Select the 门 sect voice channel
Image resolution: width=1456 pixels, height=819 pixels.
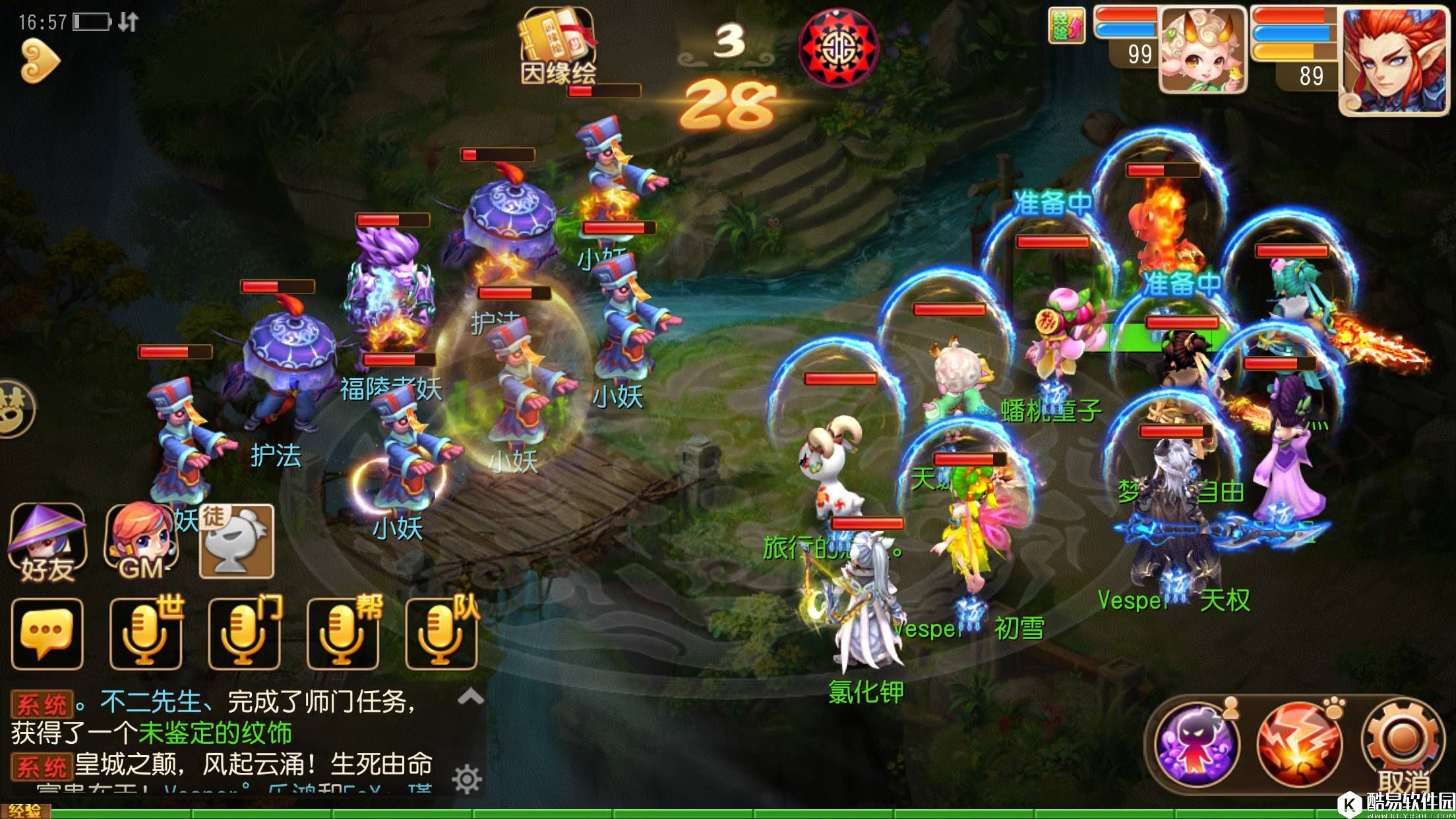[244, 634]
